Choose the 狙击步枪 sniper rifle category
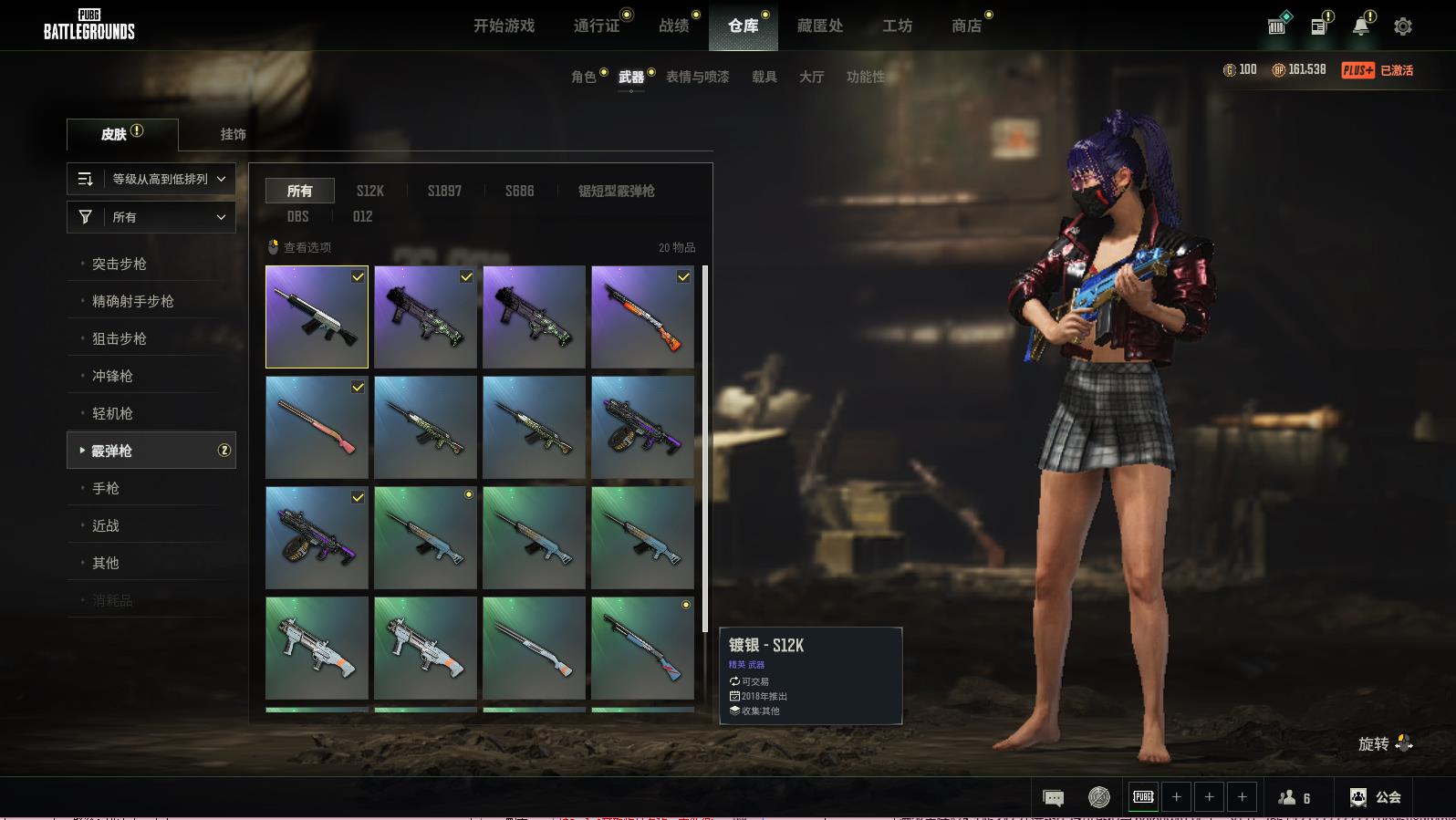The width and height of the screenshot is (1456, 820). click(x=120, y=338)
